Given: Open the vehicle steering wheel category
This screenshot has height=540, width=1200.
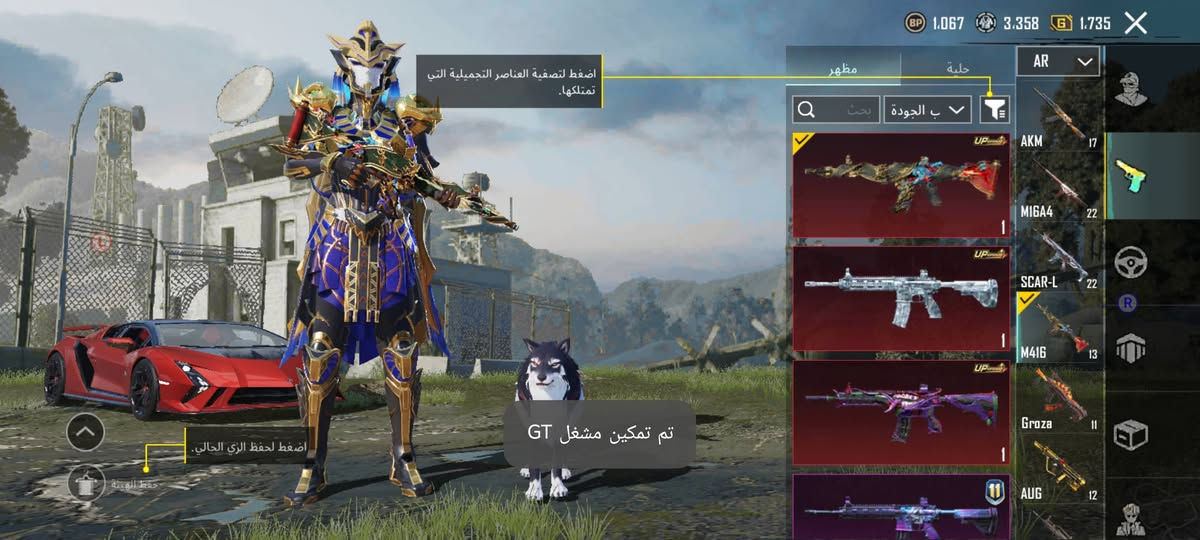Looking at the screenshot, I should (1131, 262).
